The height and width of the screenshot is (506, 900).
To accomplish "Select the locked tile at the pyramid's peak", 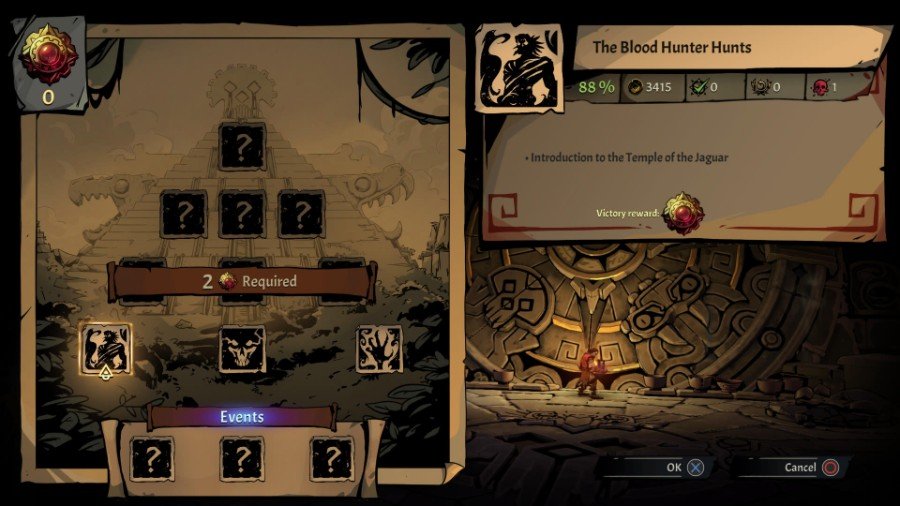I will tap(242, 146).
